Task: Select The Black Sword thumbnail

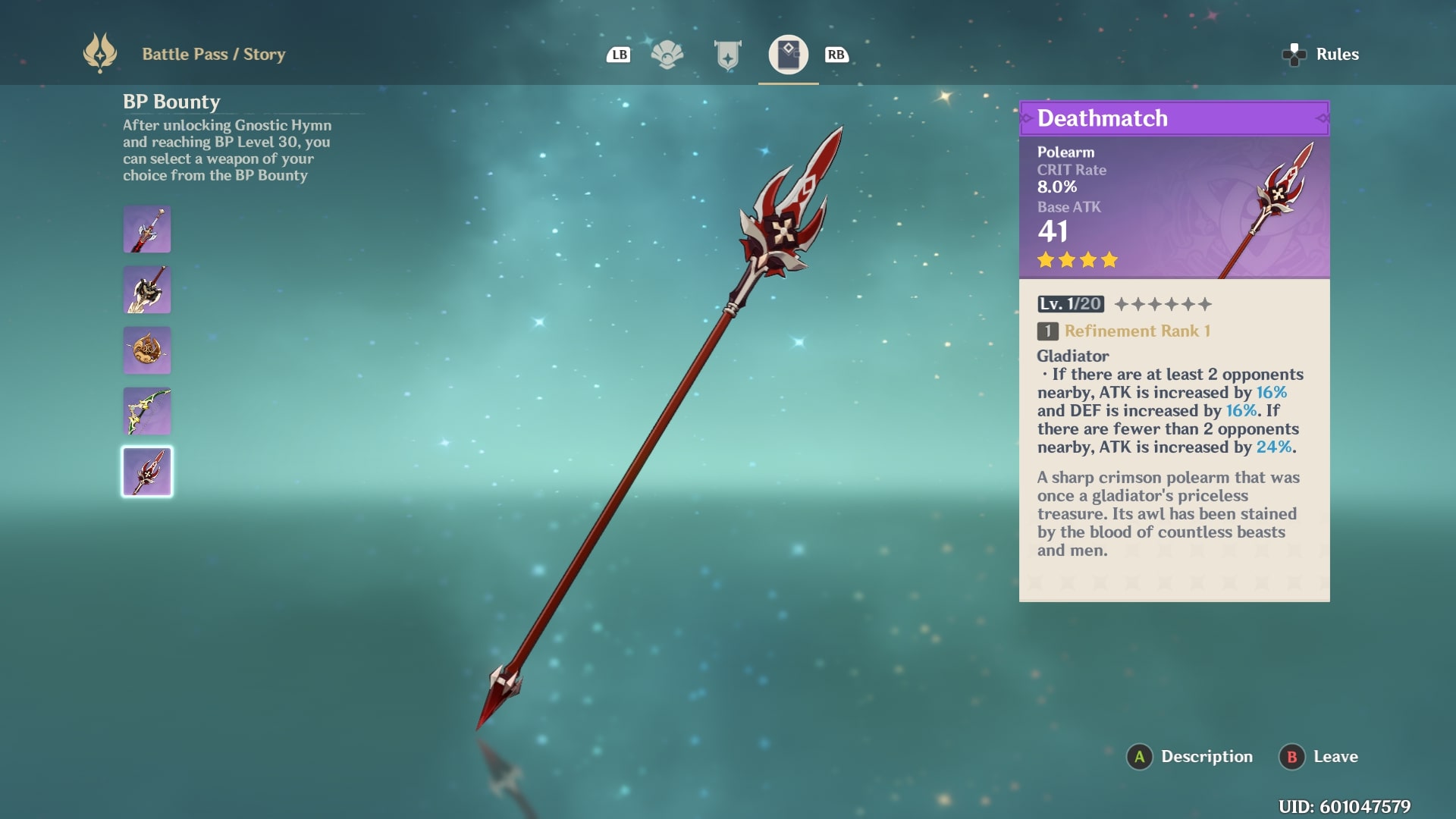Action: pos(147,229)
